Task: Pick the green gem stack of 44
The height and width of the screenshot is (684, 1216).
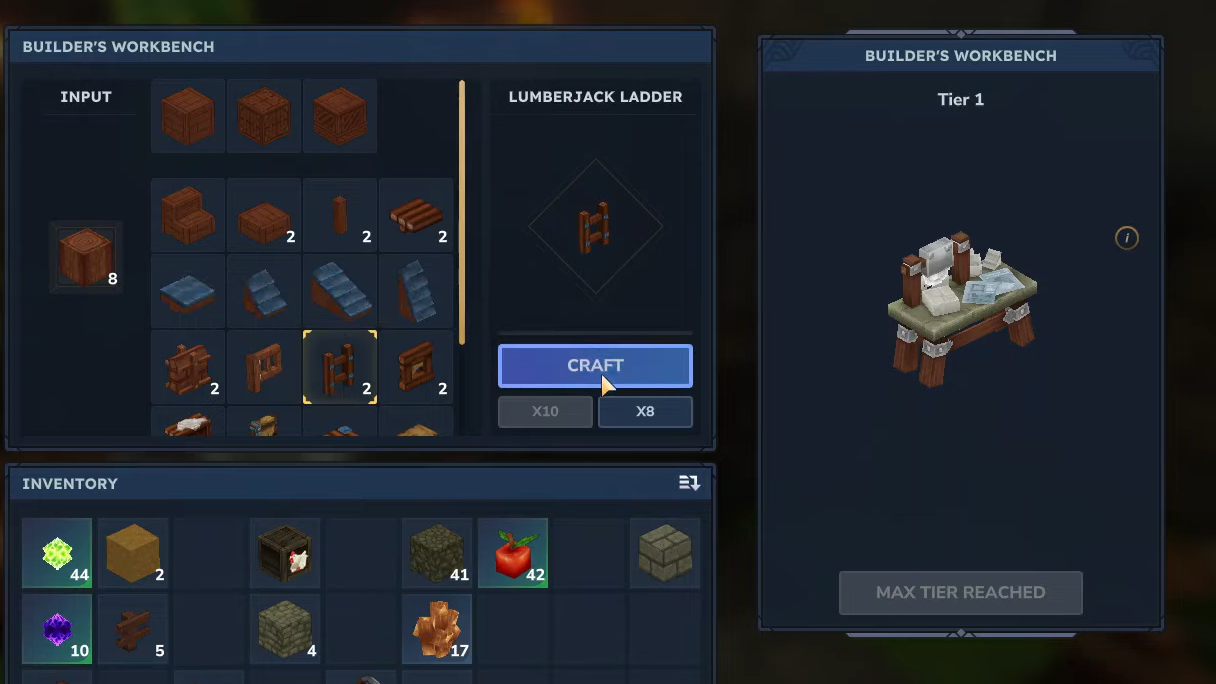Action: 57,553
